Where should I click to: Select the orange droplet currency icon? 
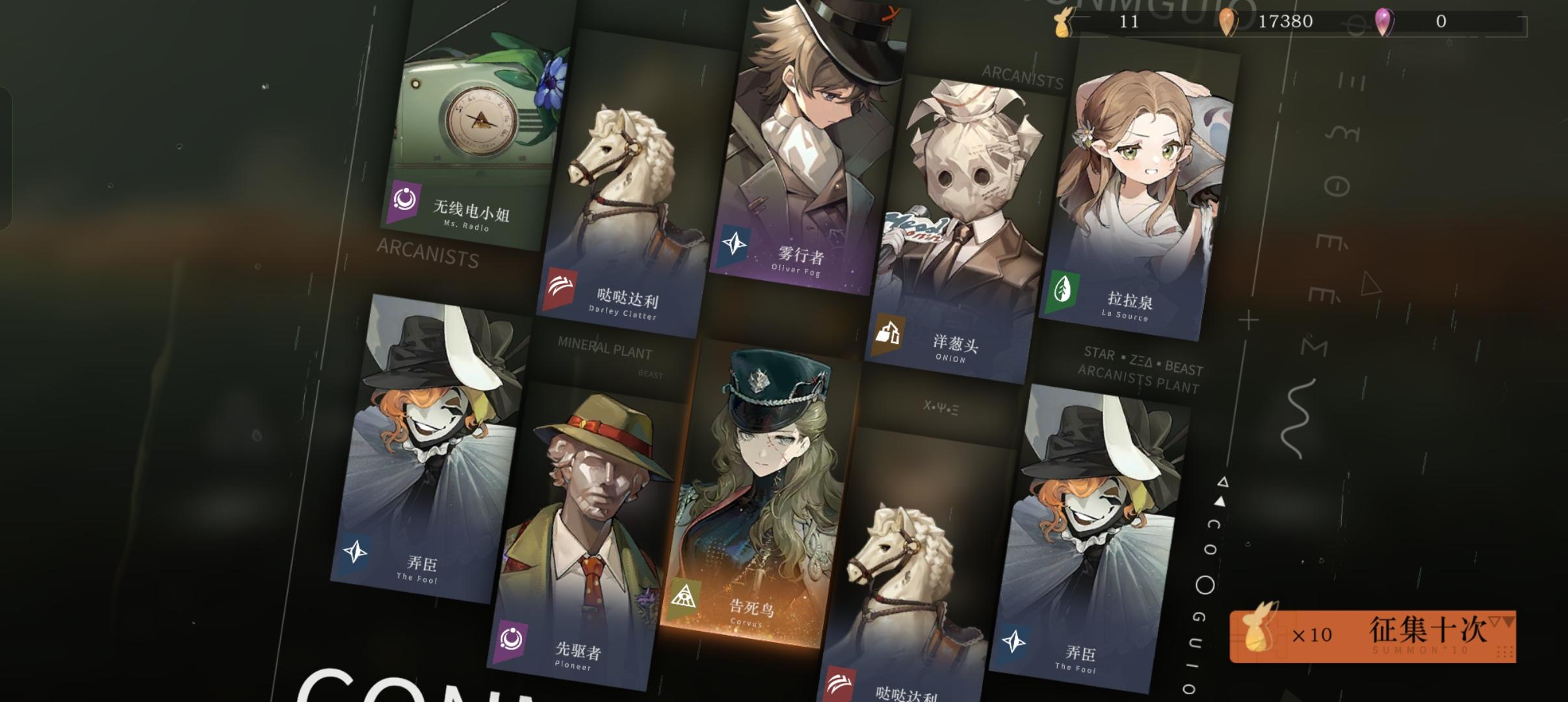tap(1229, 21)
